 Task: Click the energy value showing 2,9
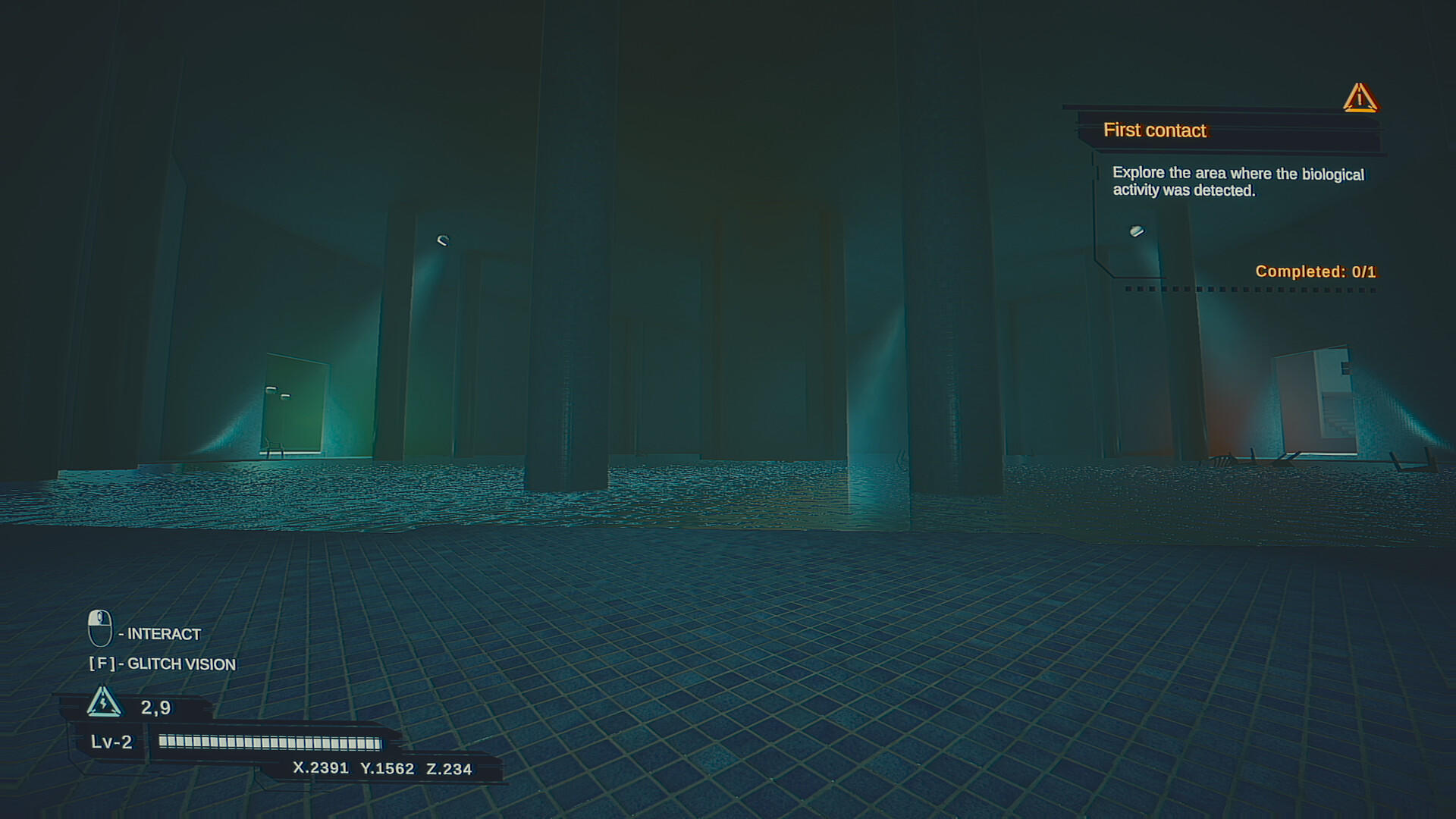click(155, 707)
